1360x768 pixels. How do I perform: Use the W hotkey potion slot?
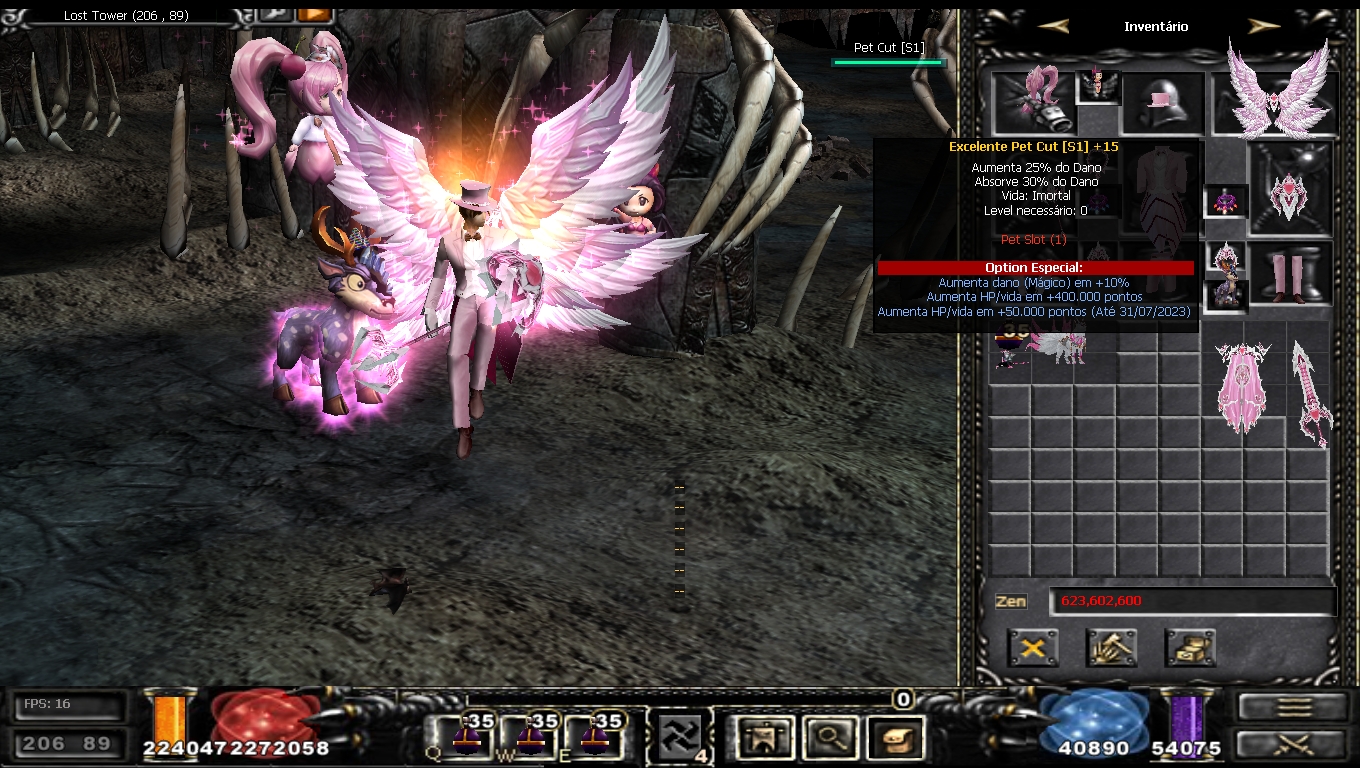pos(530,738)
